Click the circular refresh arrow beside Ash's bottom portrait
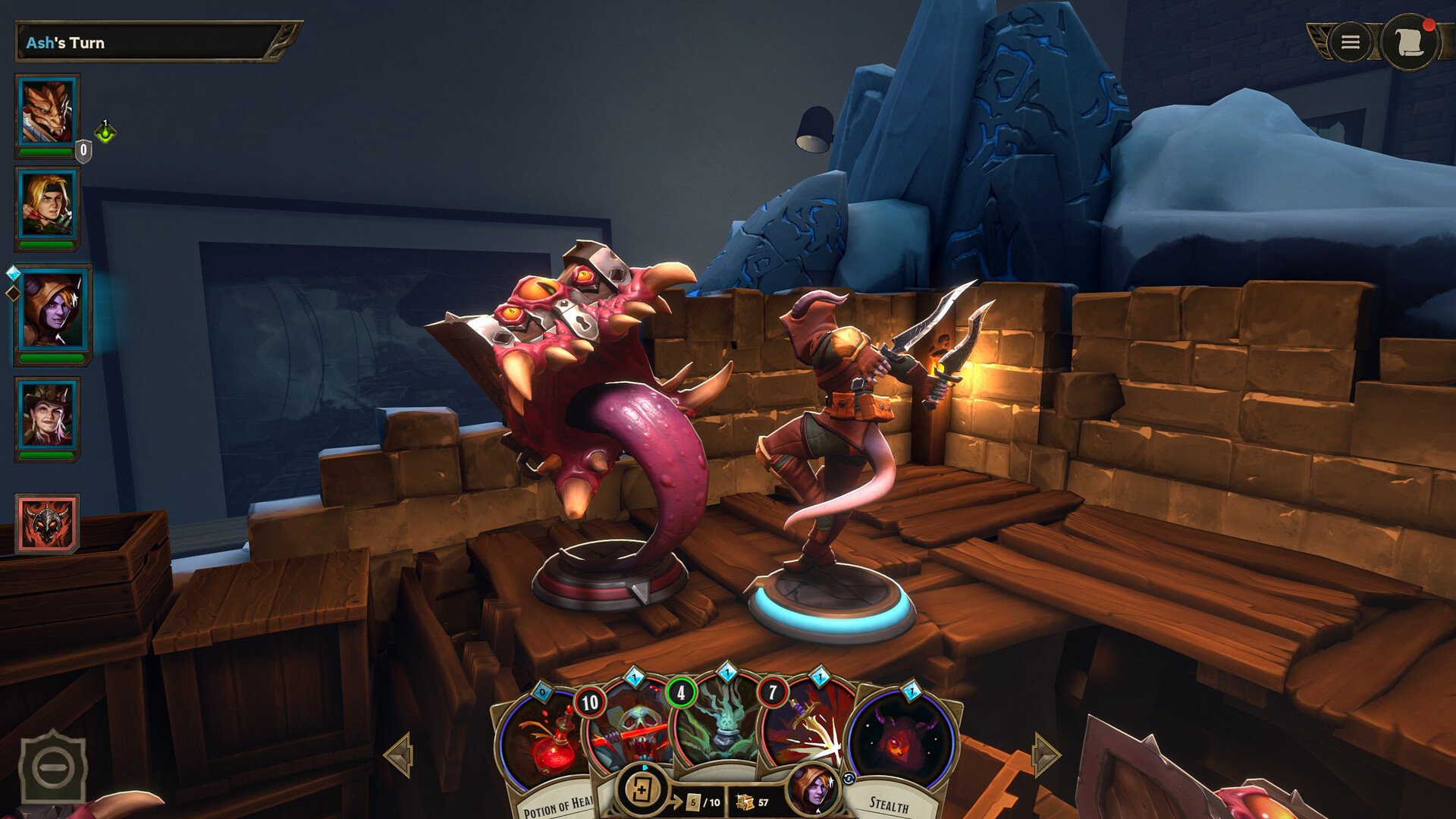Viewport: 1456px width, 819px height. (x=849, y=779)
